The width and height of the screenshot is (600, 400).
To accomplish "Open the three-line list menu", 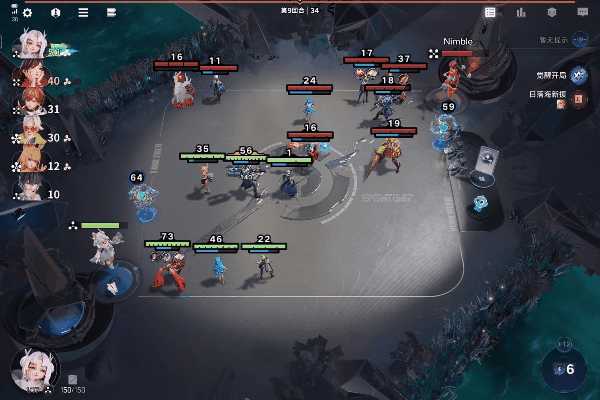I will (x=83, y=13).
